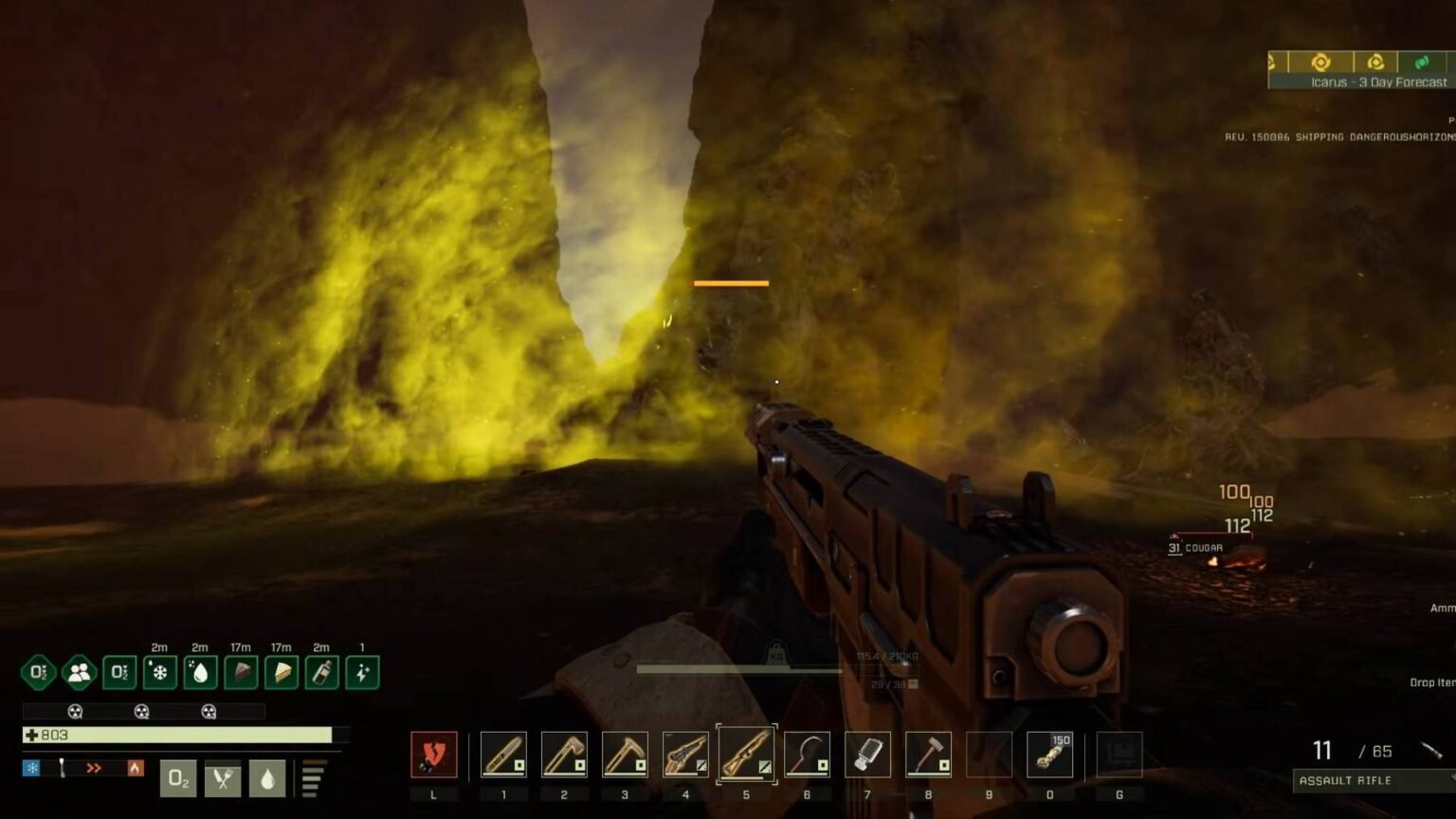The height and width of the screenshot is (819, 1456).
Task: Select the knife in hotbar slot 1
Action: point(504,754)
